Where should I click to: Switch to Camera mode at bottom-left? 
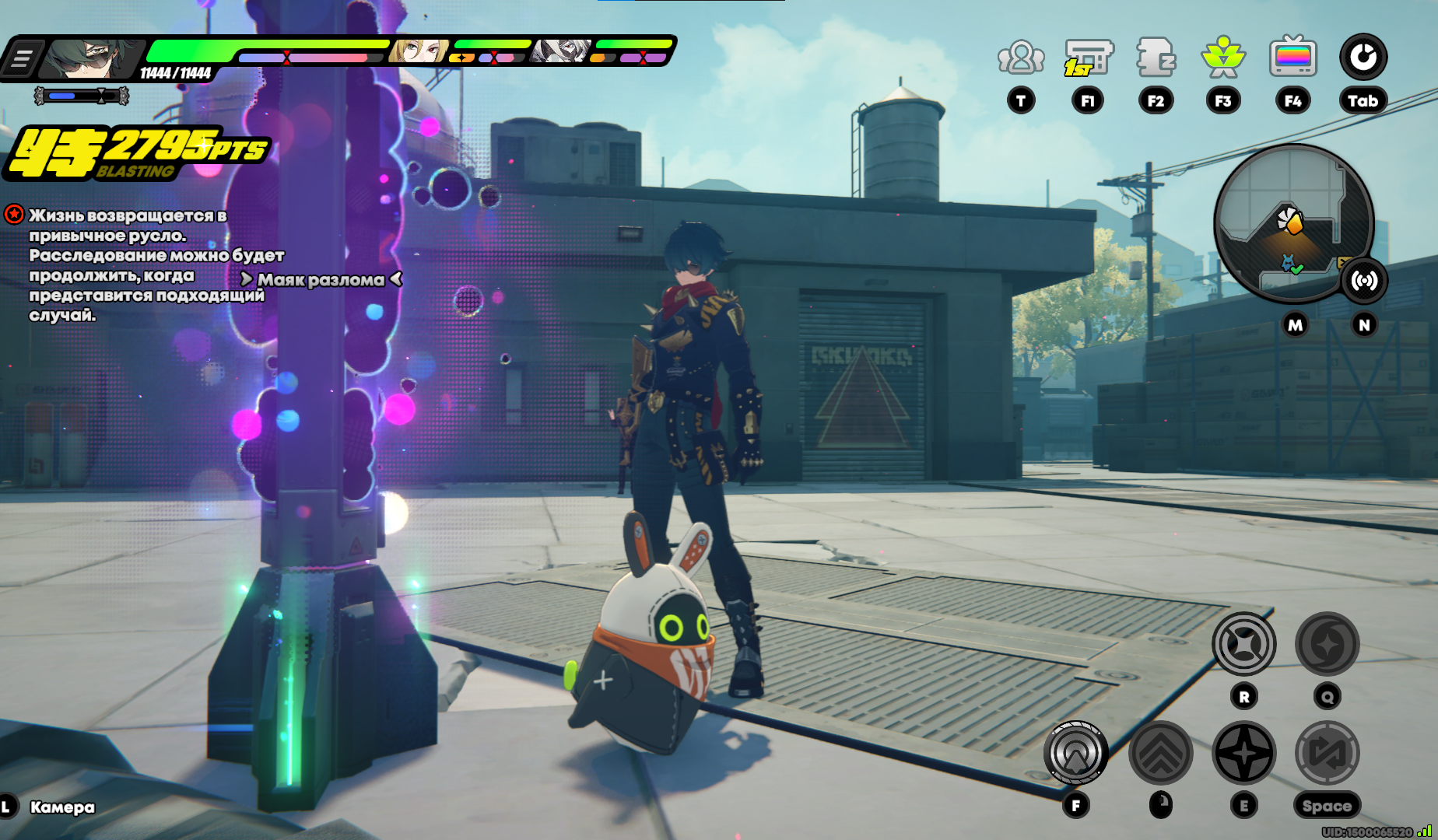click(61, 807)
